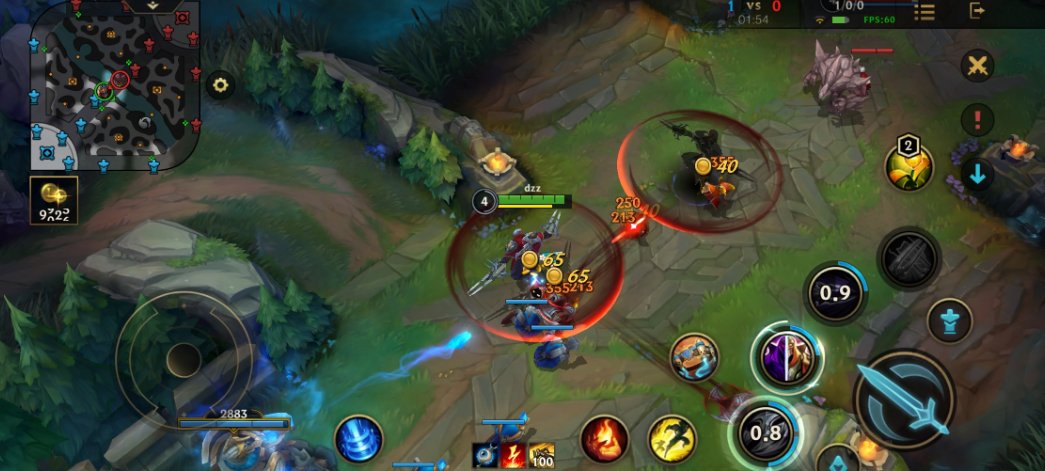Use the yellow plant item with level 2 badge
This screenshot has height=471, width=1045.
pos(908,166)
